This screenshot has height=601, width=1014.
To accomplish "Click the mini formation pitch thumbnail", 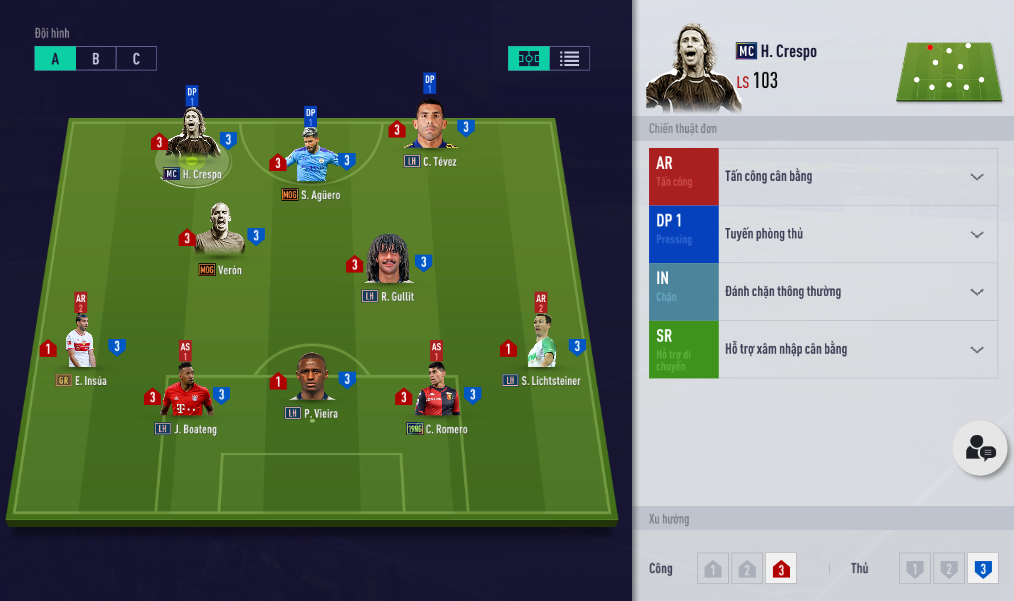I will click(x=948, y=71).
